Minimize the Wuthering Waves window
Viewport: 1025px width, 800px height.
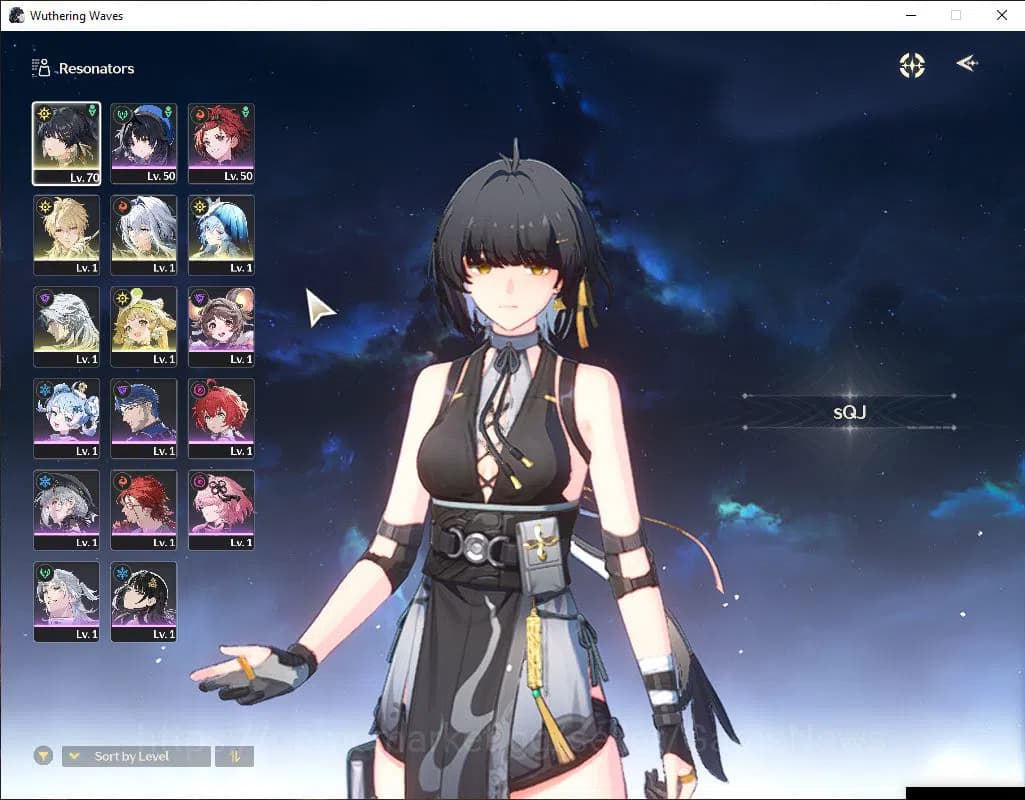[x=911, y=15]
